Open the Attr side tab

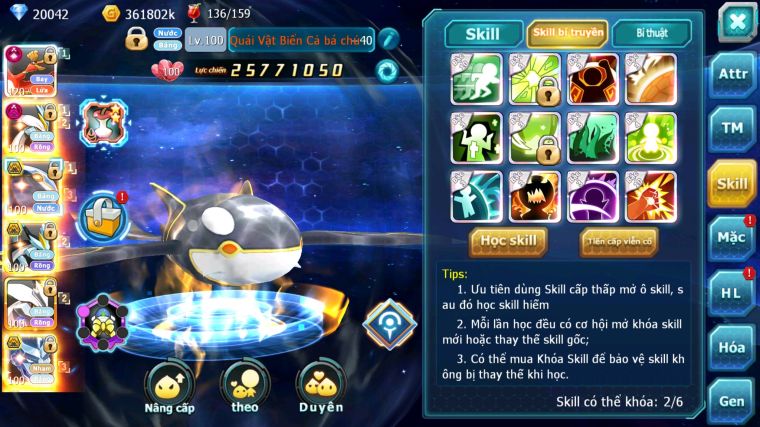732,73
